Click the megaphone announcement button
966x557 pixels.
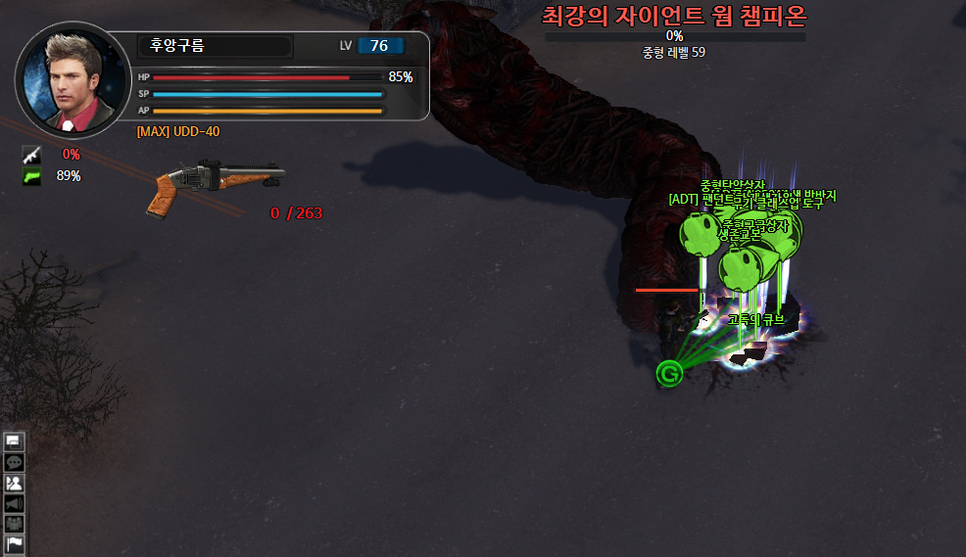tap(14, 503)
